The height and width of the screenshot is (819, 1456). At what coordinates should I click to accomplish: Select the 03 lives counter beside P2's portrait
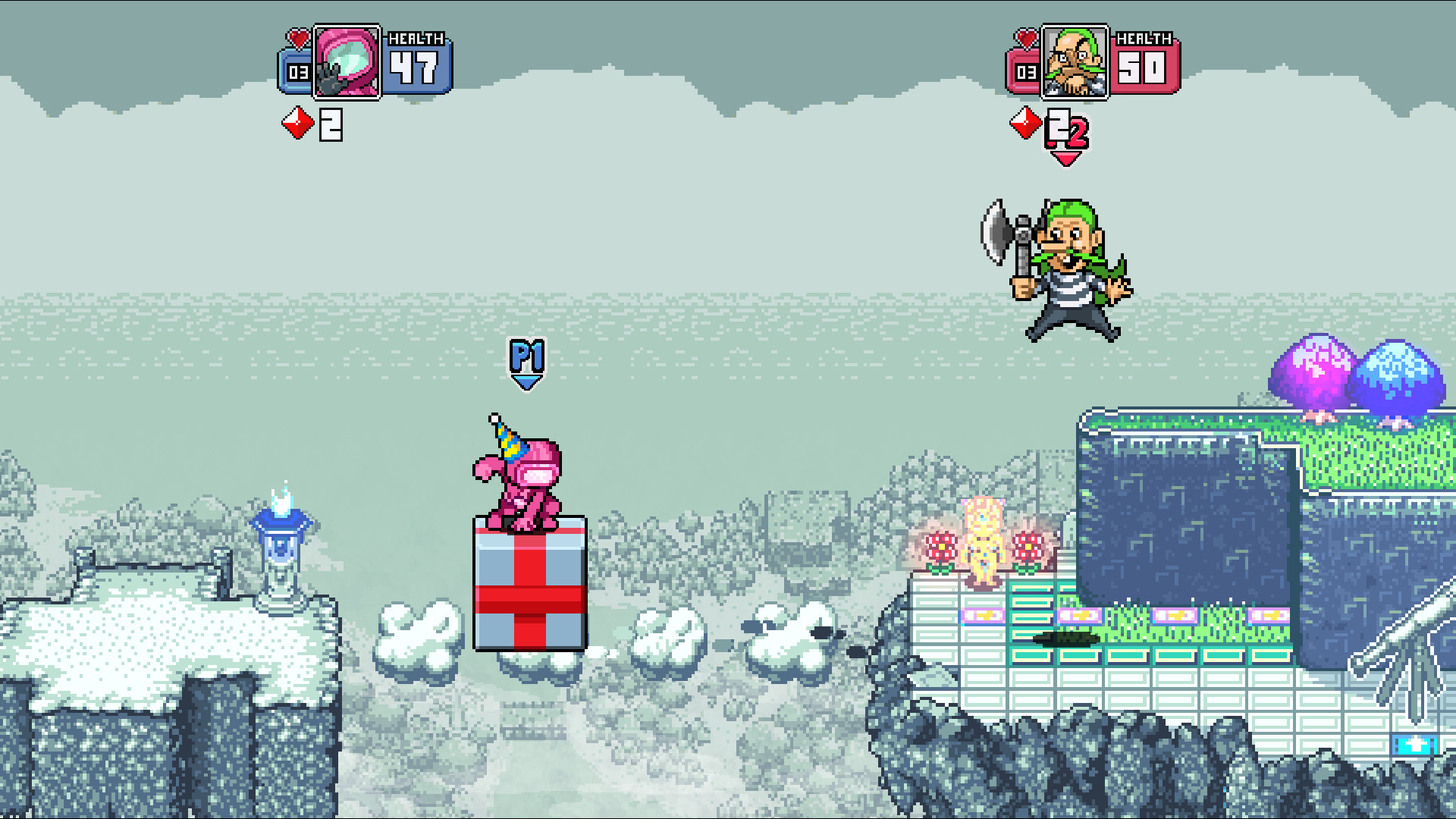[x=1025, y=74]
